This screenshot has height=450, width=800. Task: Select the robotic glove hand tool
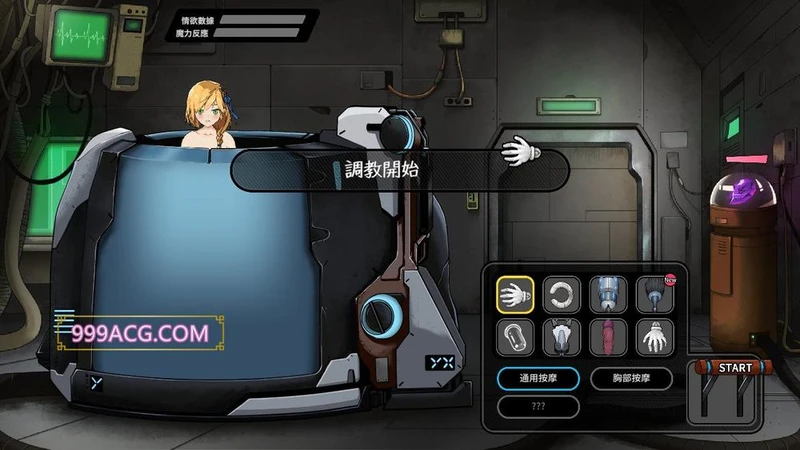515,294
